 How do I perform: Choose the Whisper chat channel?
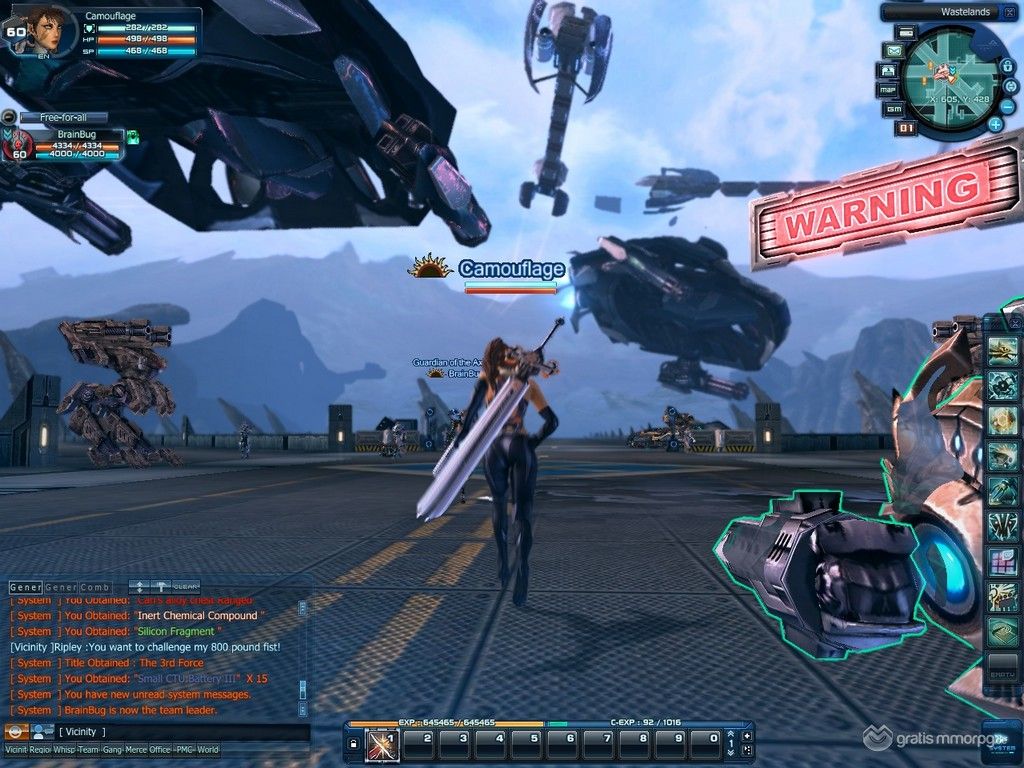[x=64, y=749]
